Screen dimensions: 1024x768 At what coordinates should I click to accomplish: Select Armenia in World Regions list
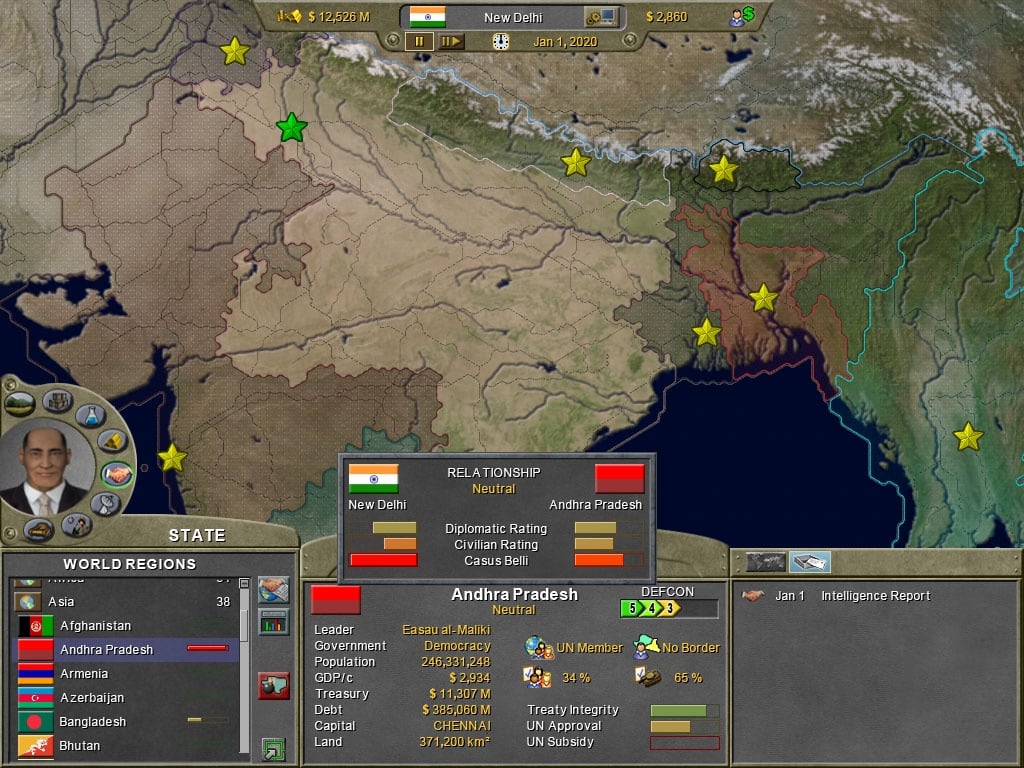(x=84, y=674)
